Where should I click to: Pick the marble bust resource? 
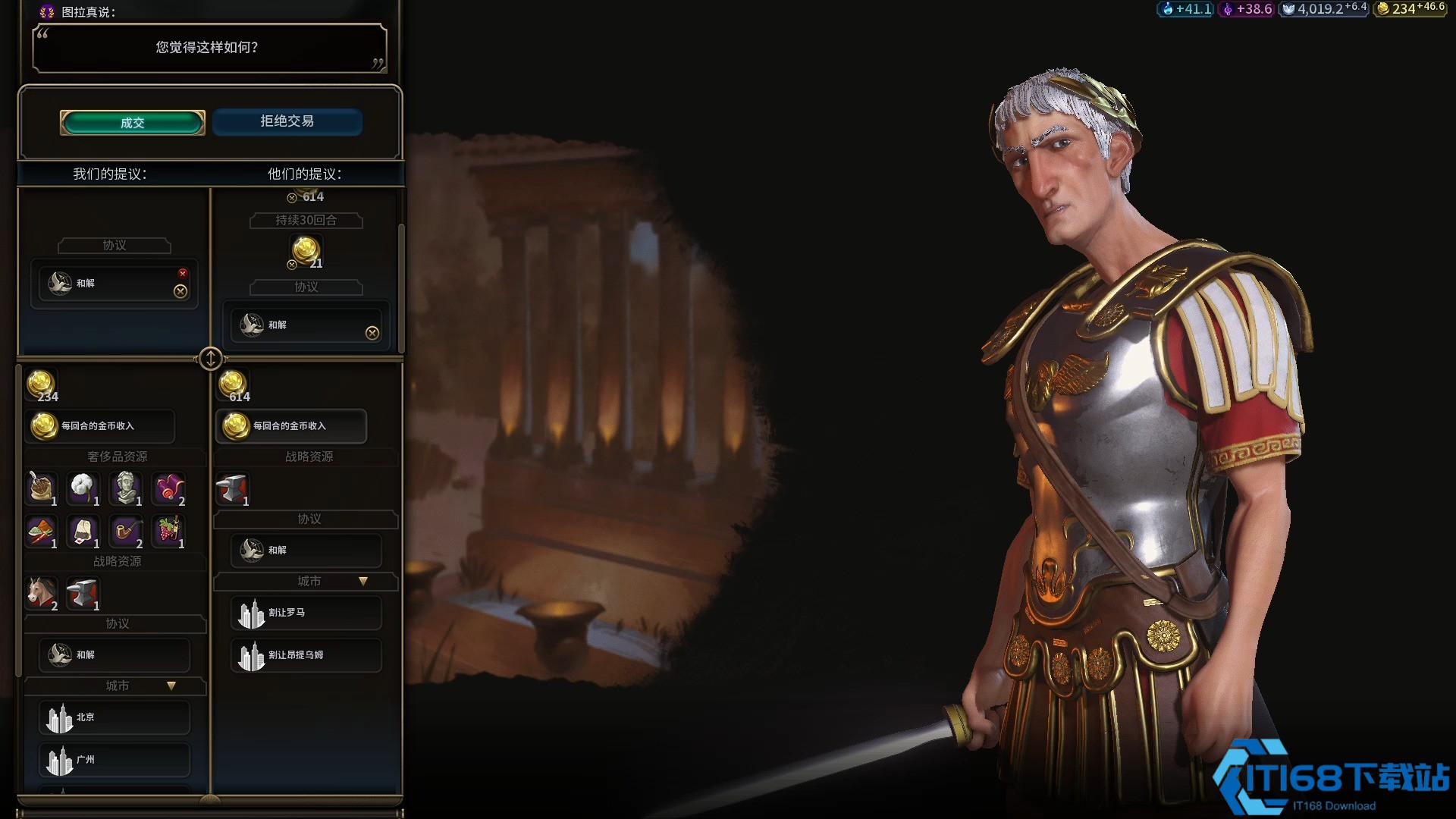[126, 488]
